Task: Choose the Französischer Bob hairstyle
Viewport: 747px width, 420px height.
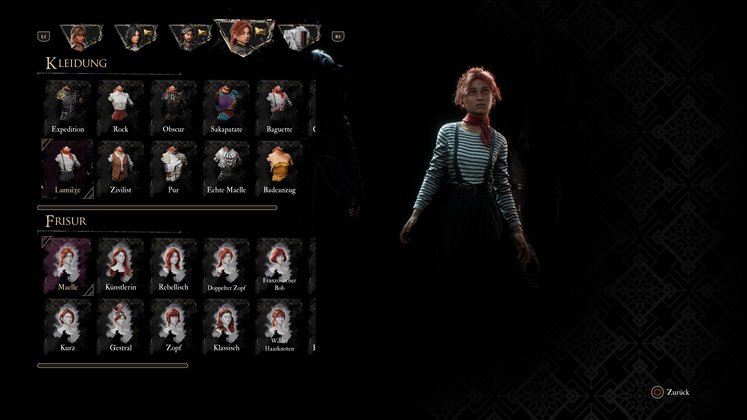Action: coord(279,264)
